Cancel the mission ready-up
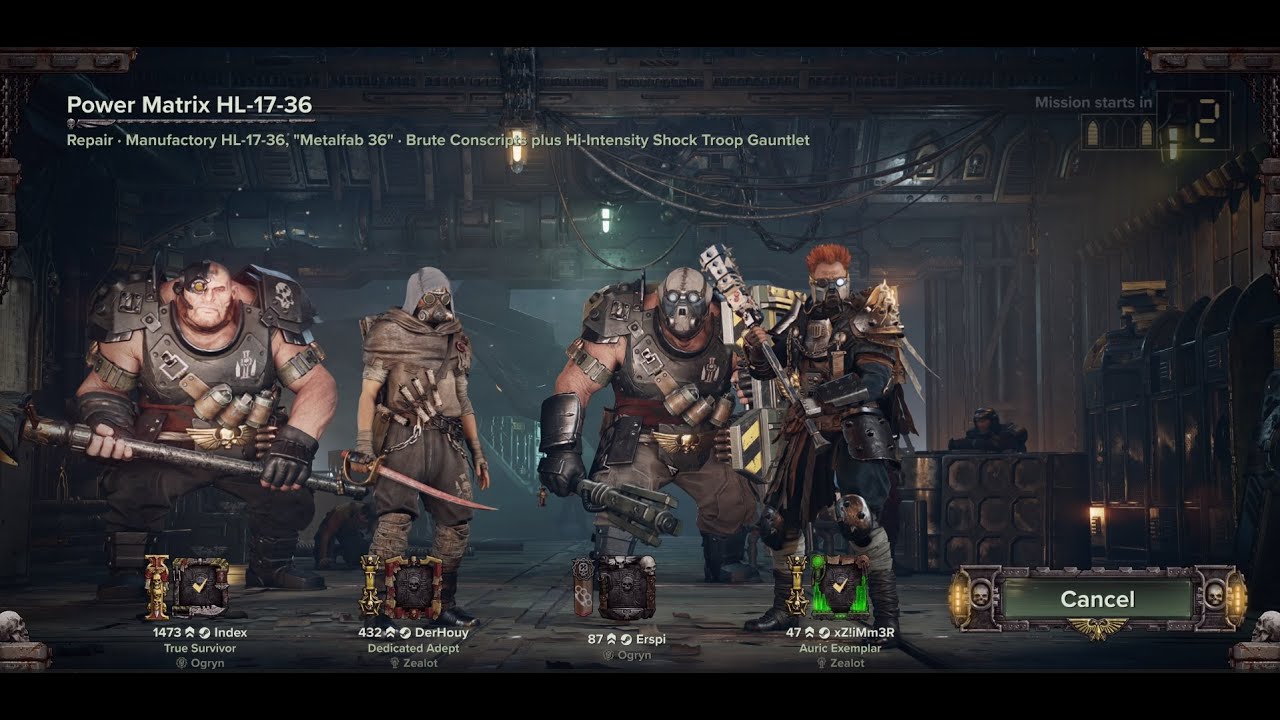1280x720 pixels. coord(1097,599)
